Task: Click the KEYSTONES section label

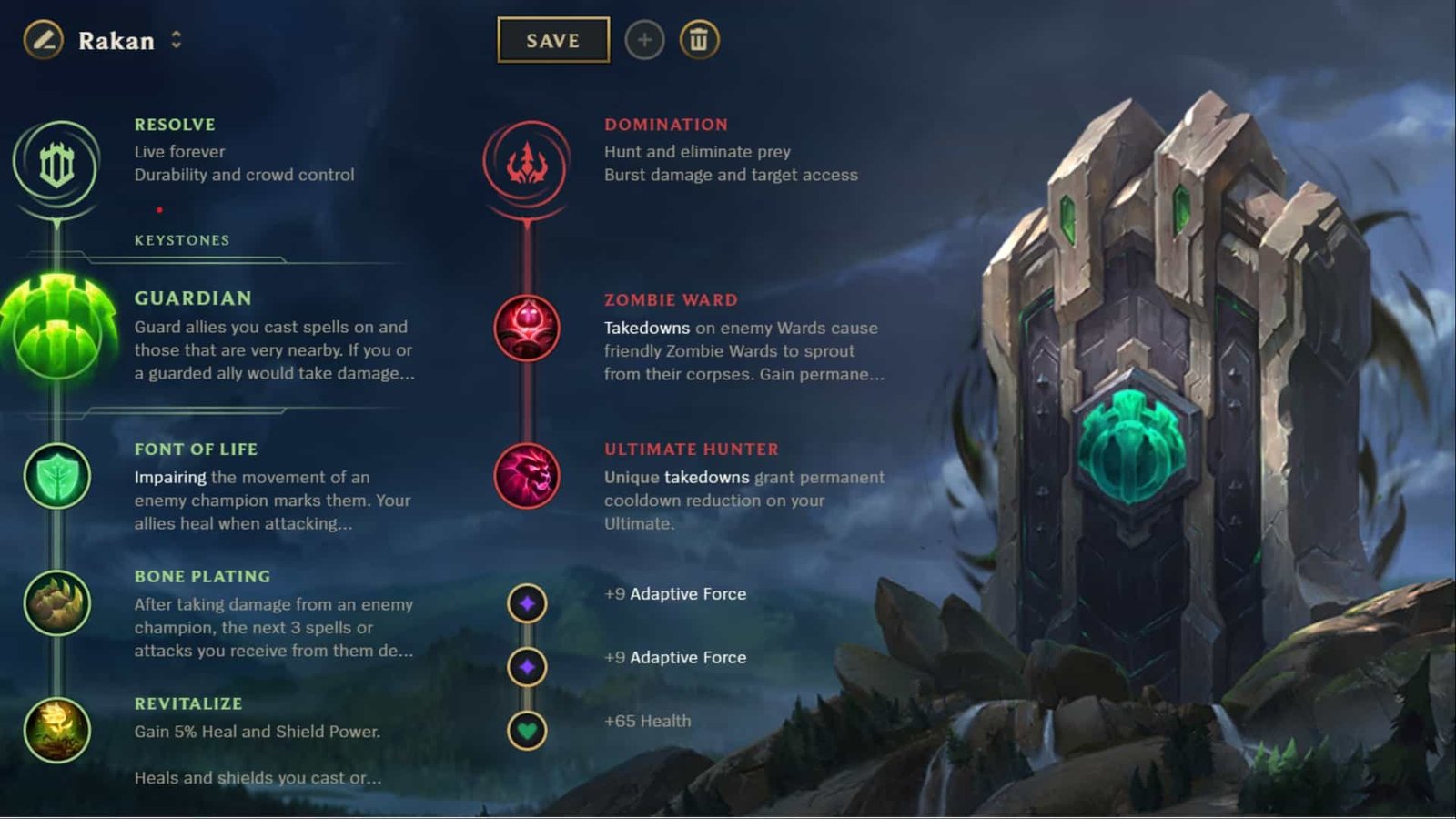Action: coord(181,240)
